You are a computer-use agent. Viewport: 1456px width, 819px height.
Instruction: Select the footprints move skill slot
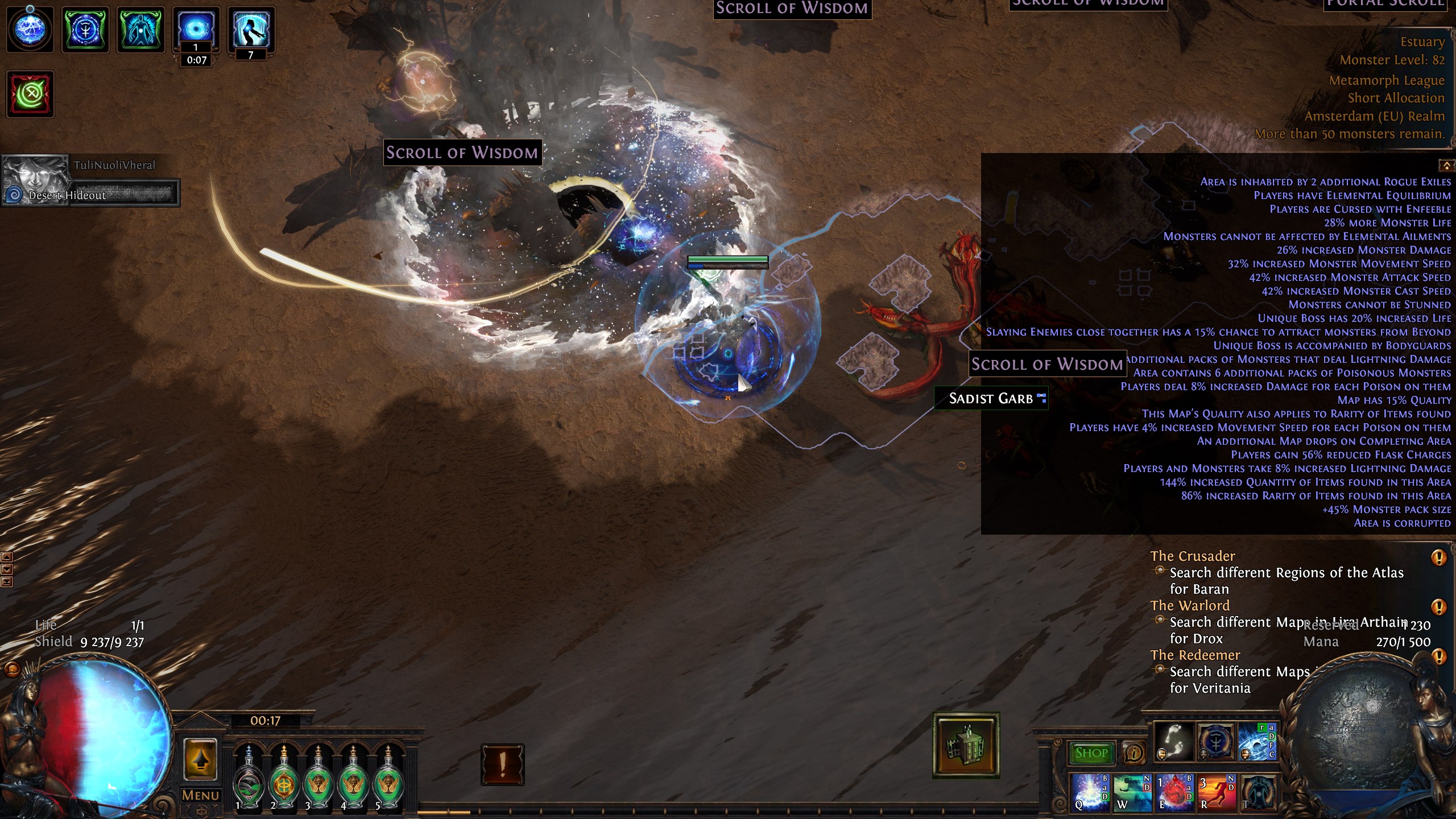[x=1173, y=742]
